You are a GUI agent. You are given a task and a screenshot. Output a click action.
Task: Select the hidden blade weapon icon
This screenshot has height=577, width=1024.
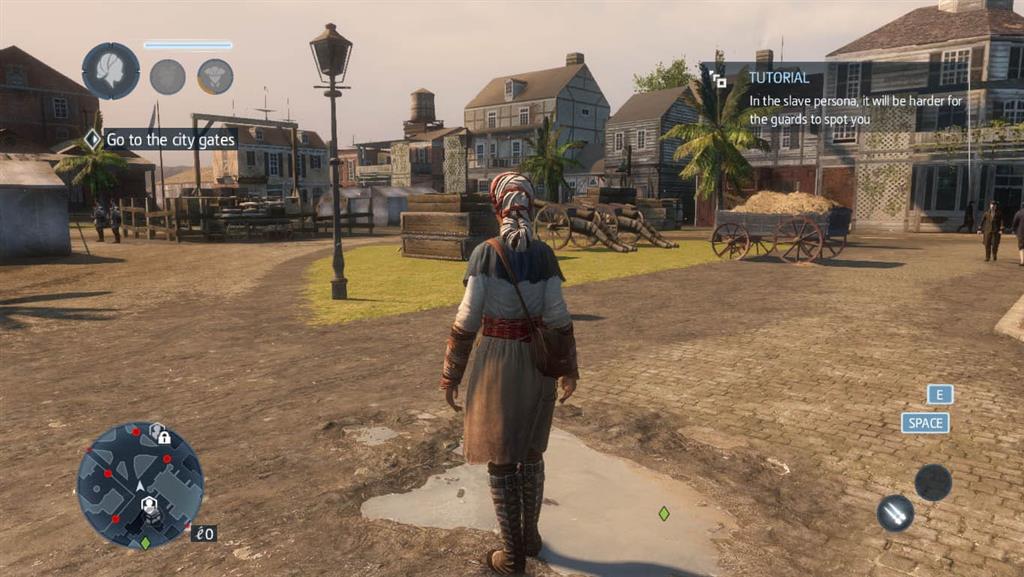click(895, 513)
